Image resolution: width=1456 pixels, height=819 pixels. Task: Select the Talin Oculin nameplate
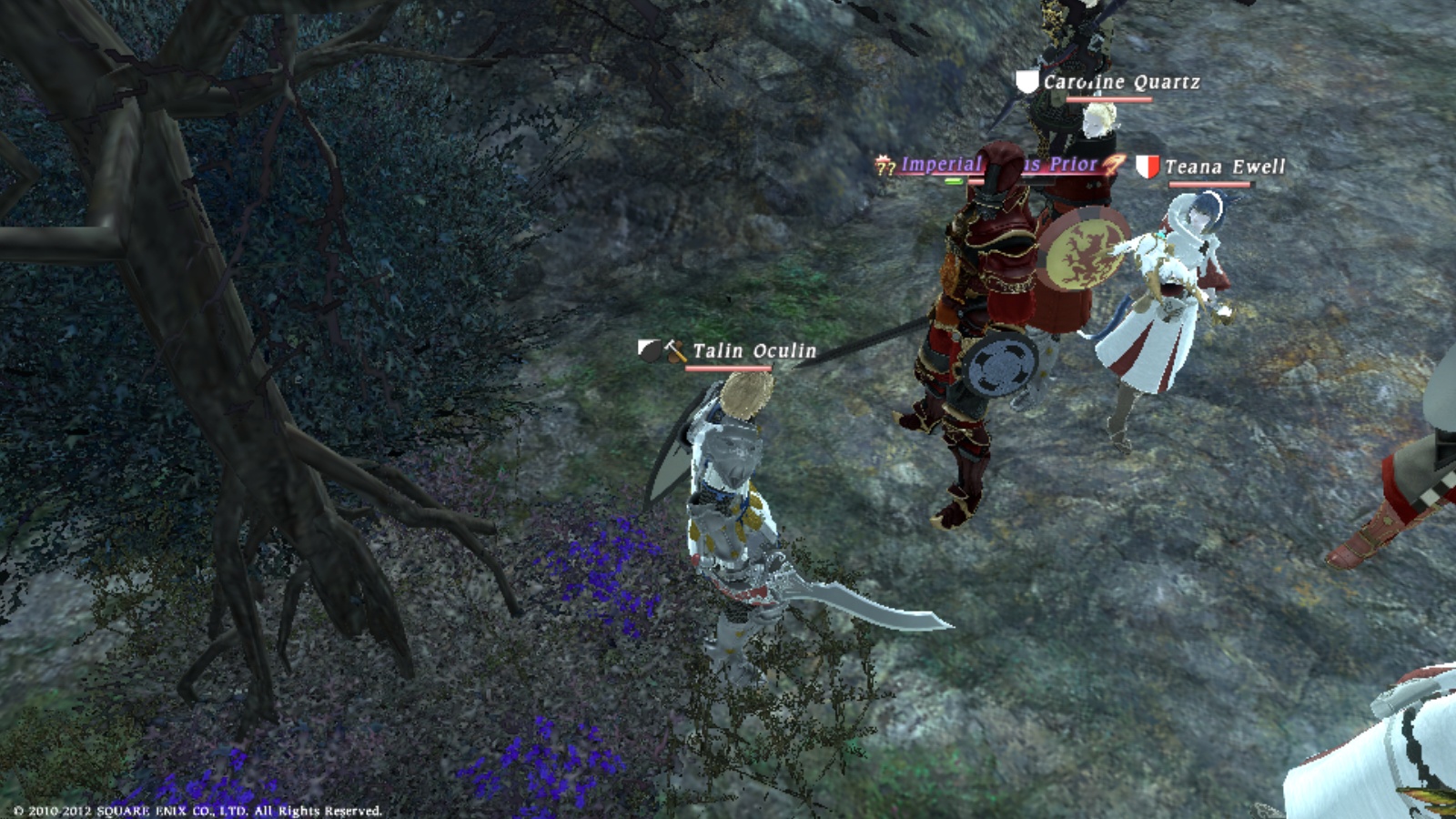click(x=753, y=350)
